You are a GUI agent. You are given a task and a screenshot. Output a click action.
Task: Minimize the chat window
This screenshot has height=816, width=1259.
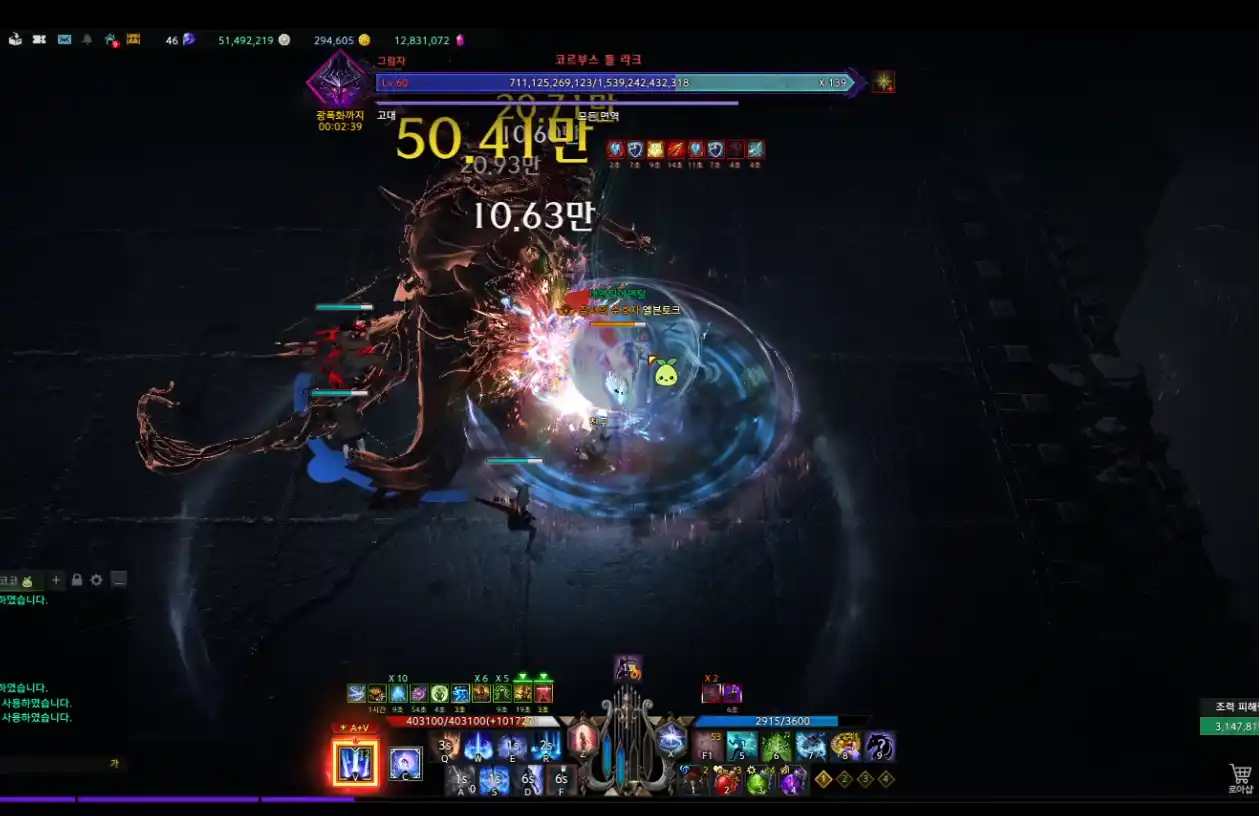tap(119, 580)
